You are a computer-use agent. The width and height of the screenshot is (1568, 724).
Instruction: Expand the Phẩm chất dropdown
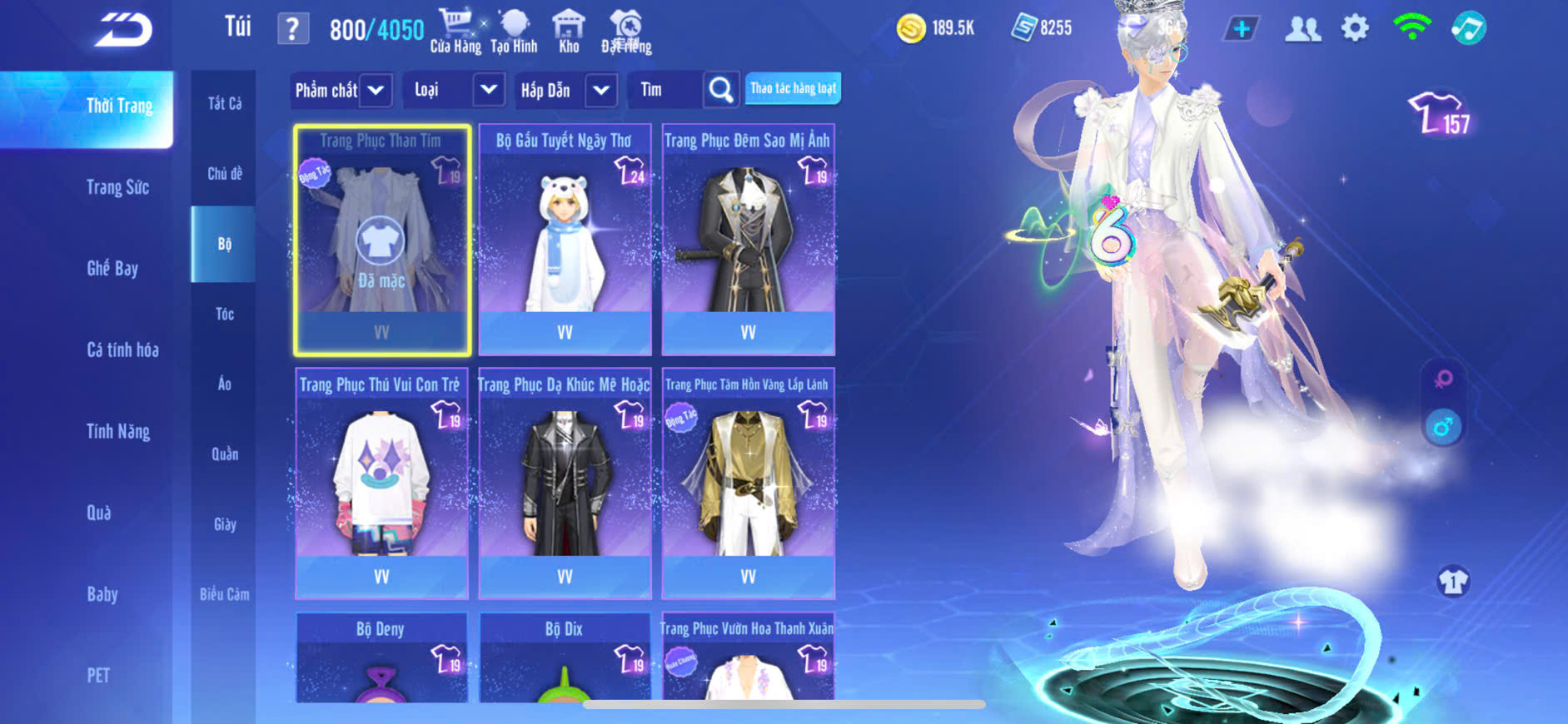point(376,90)
